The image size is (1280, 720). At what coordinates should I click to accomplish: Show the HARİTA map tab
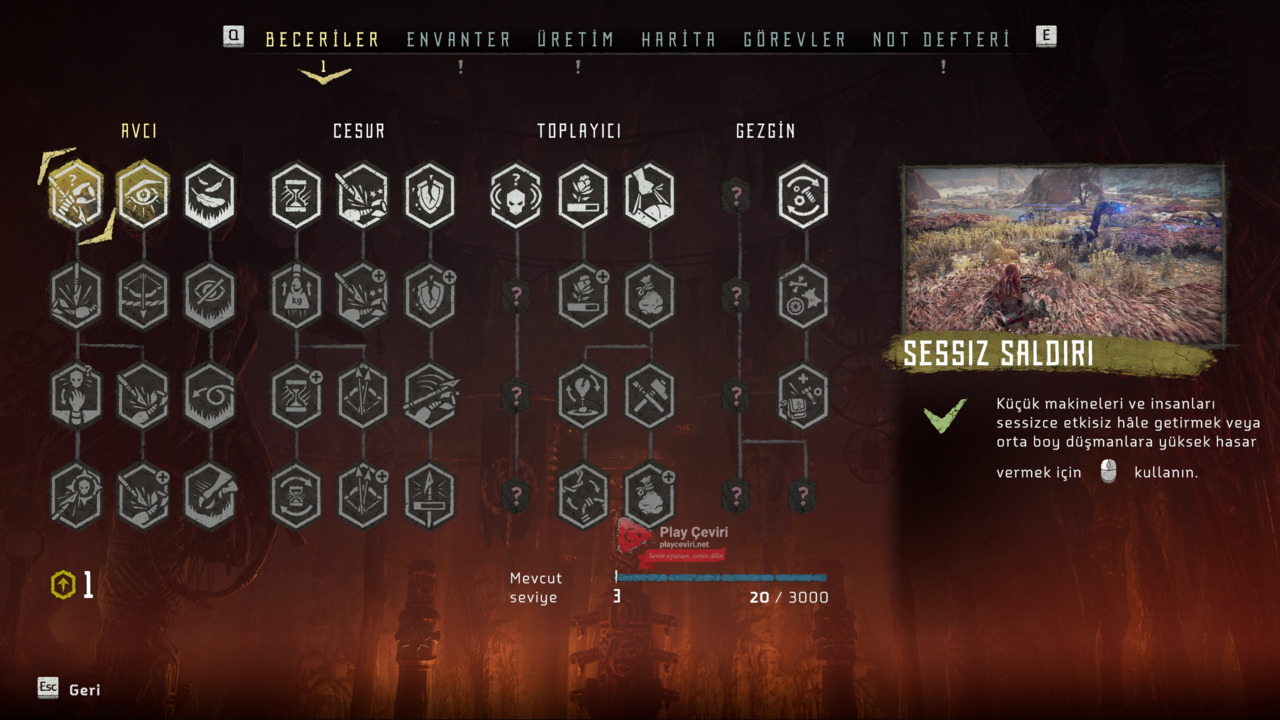tap(678, 40)
